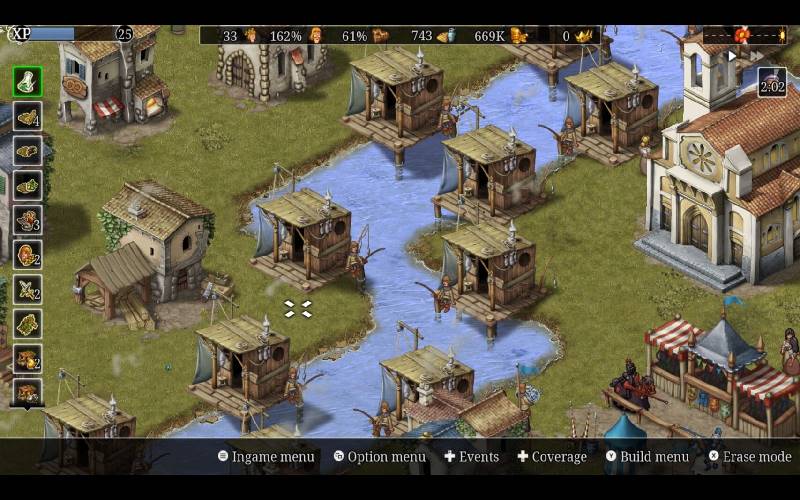Click the 2:02 event timer icon
Viewport: 800px width, 500px height.
(771, 82)
